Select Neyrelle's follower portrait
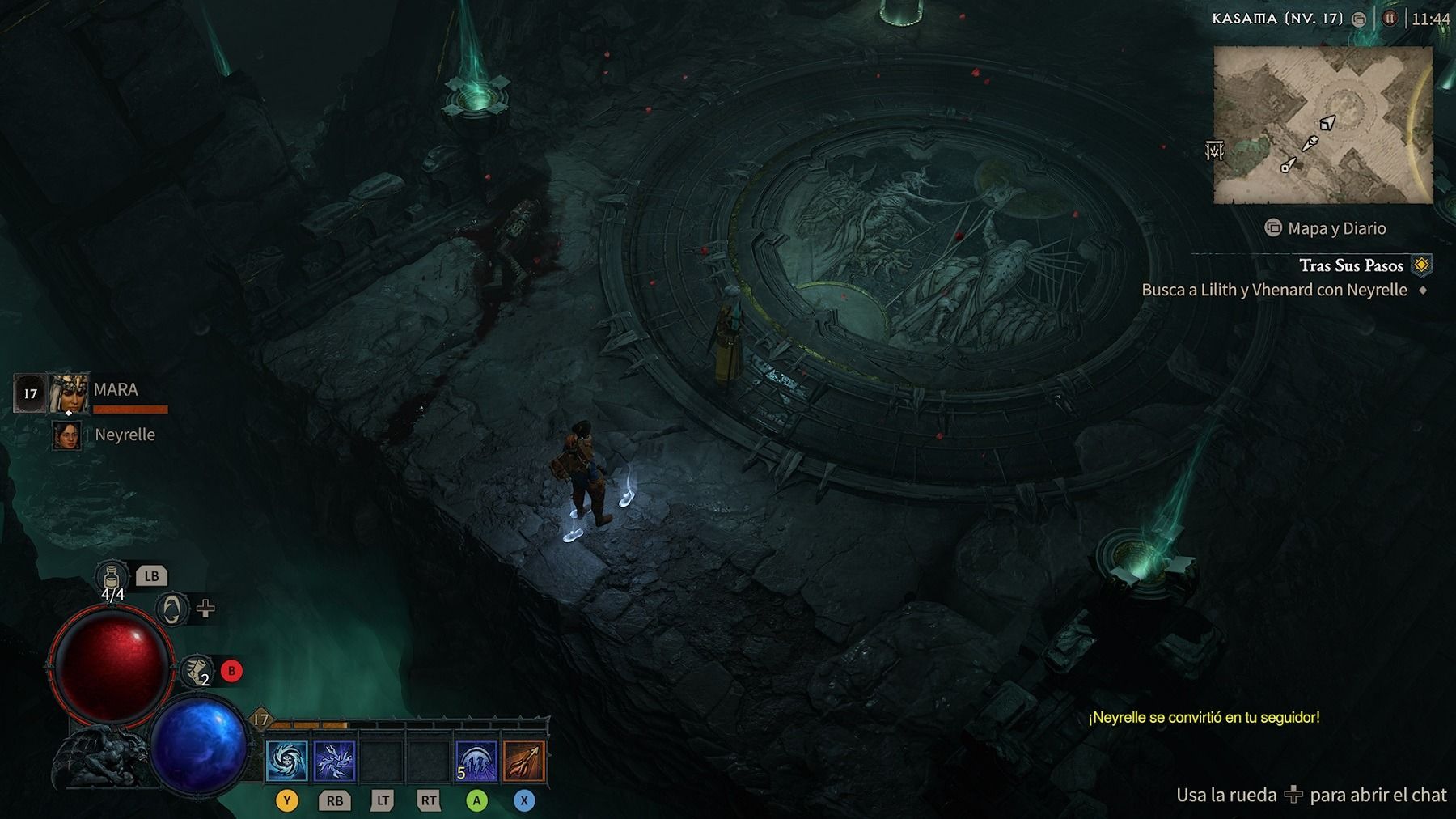The image size is (1456, 819). tap(67, 435)
